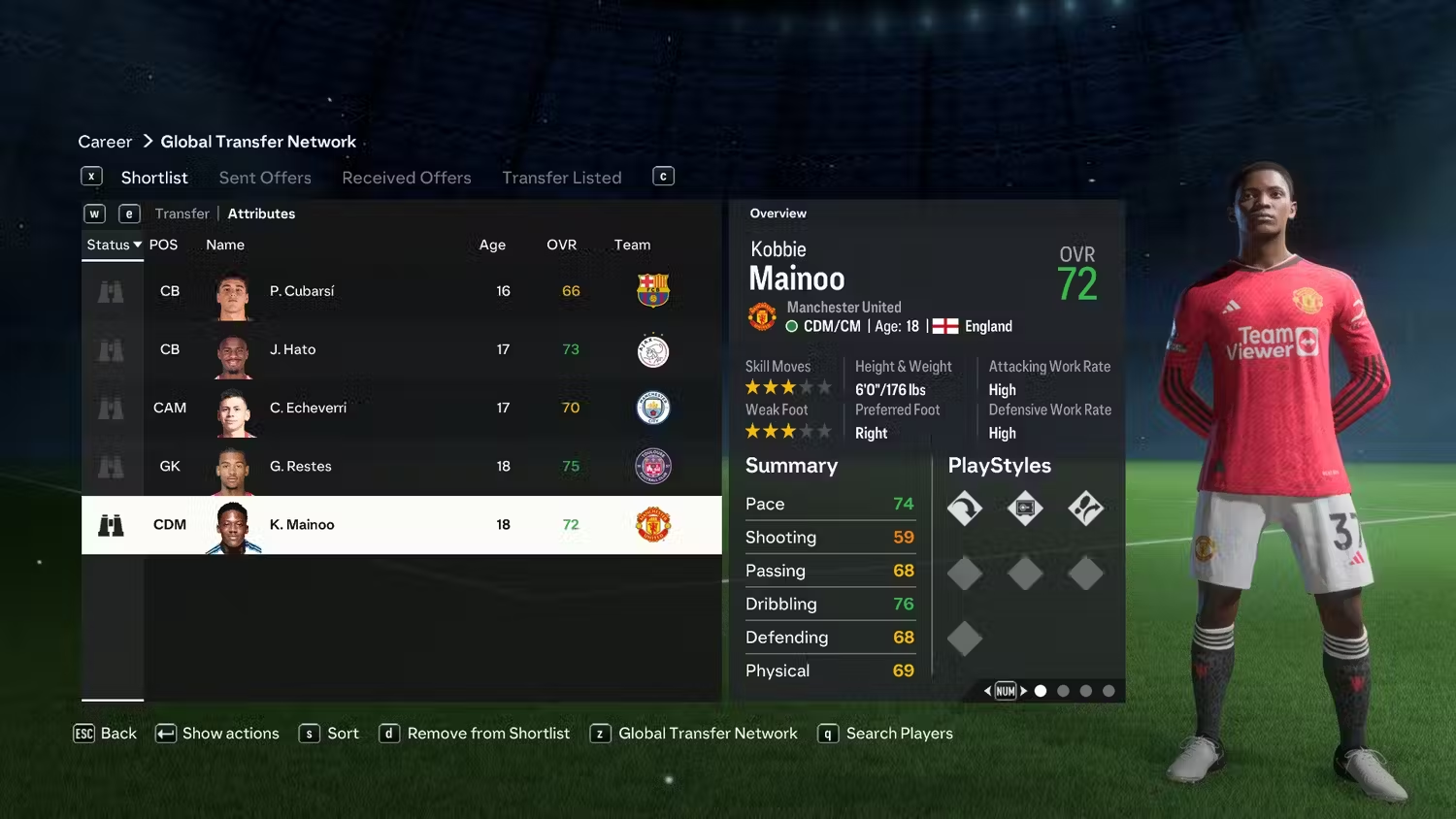The width and height of the screenshot is (1456, 819).
Task: Go to the Transfer Listed tab
Action: pos(561,178)
